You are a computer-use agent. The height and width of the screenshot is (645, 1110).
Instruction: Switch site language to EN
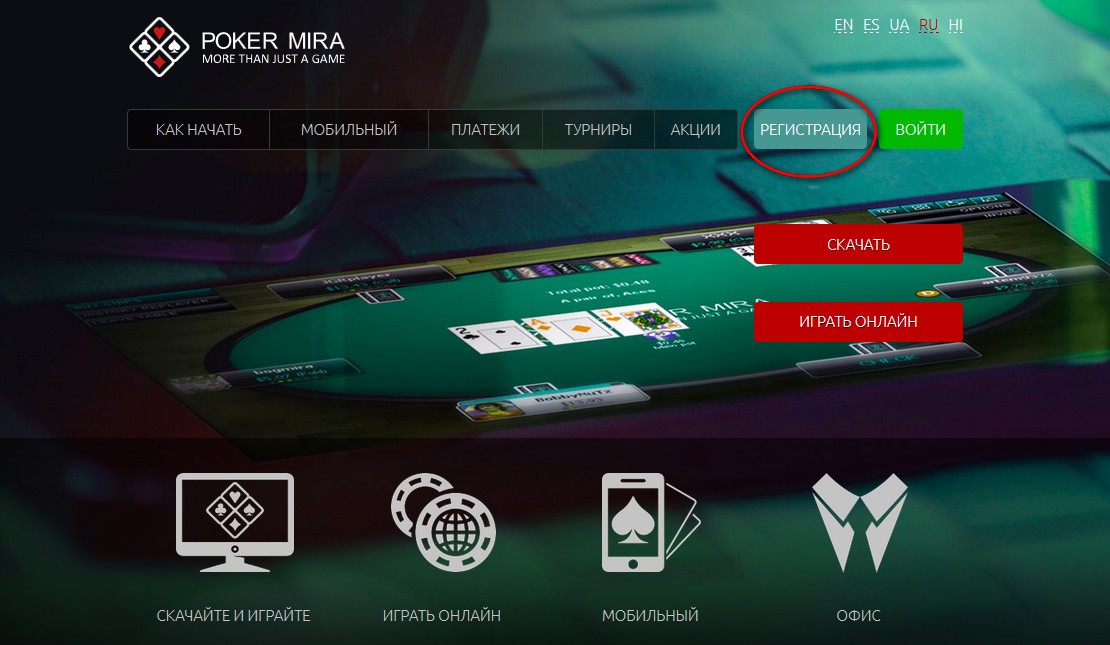tap(843, 26)
